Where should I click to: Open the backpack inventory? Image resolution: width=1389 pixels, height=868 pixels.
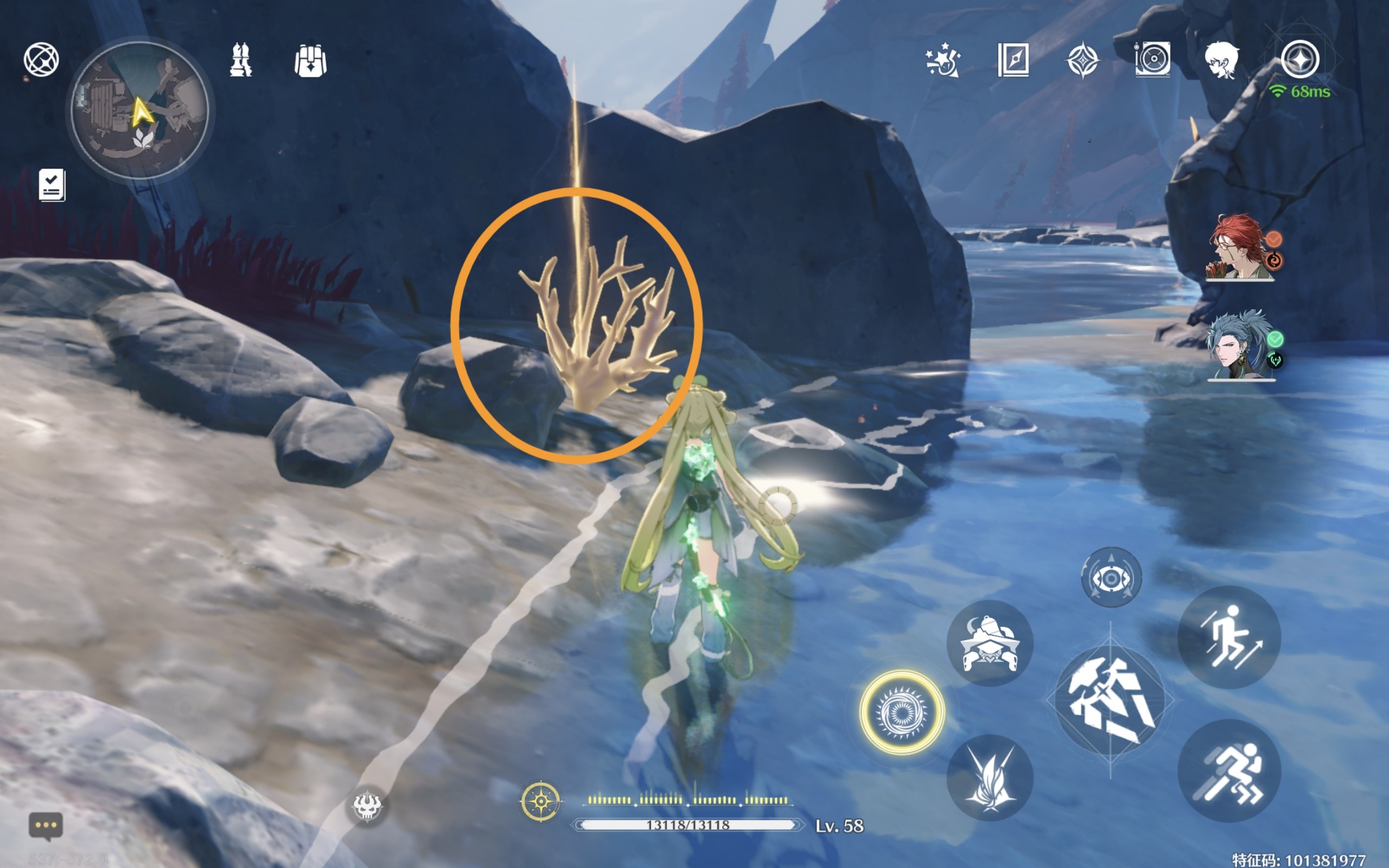pyautogui.click(x=310, y=60)
